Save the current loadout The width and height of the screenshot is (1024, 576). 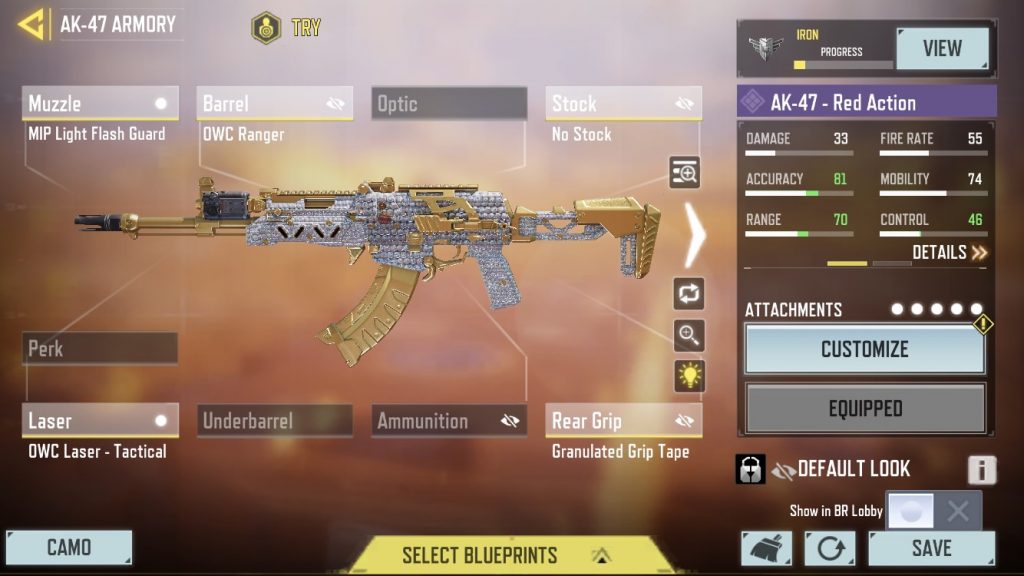click(x=931, y=549)
